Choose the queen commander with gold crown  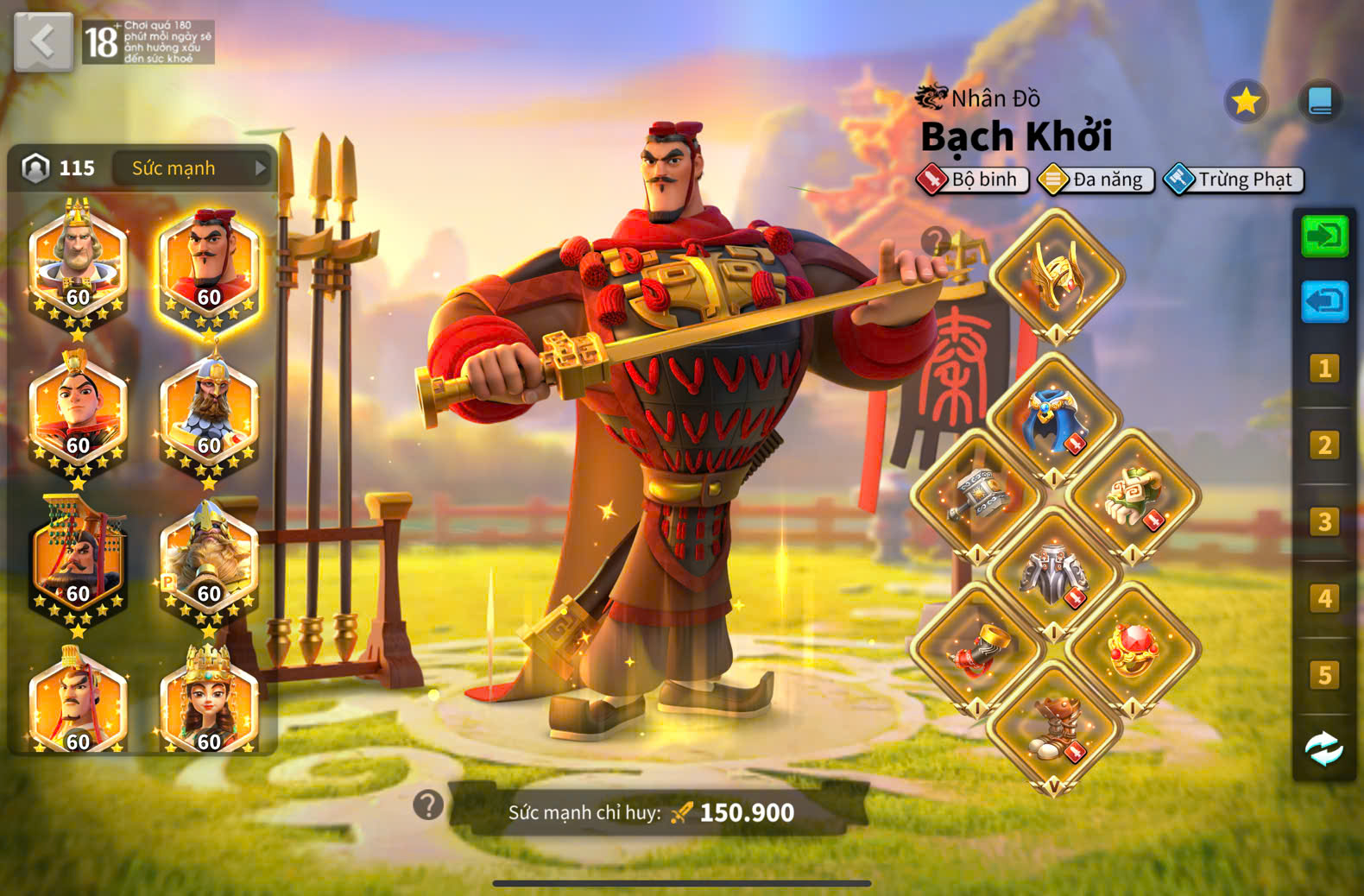click(x=209, y=704)
